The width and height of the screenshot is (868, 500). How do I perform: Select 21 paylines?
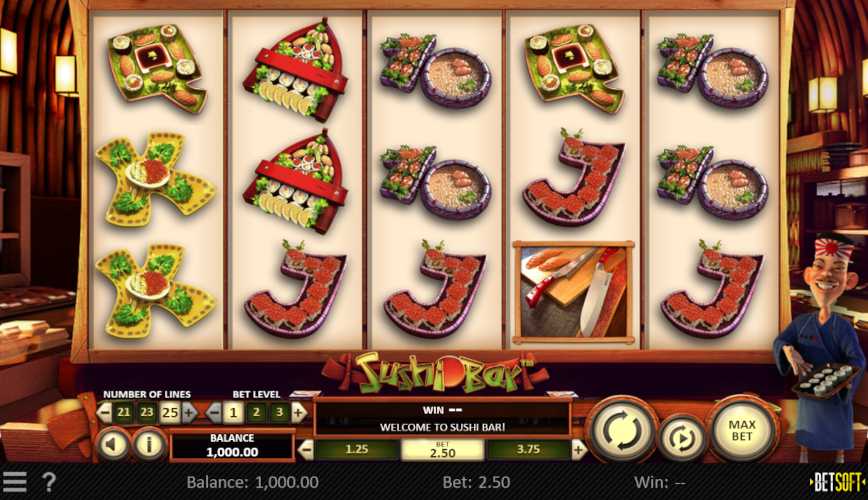[x=121, y=411]
